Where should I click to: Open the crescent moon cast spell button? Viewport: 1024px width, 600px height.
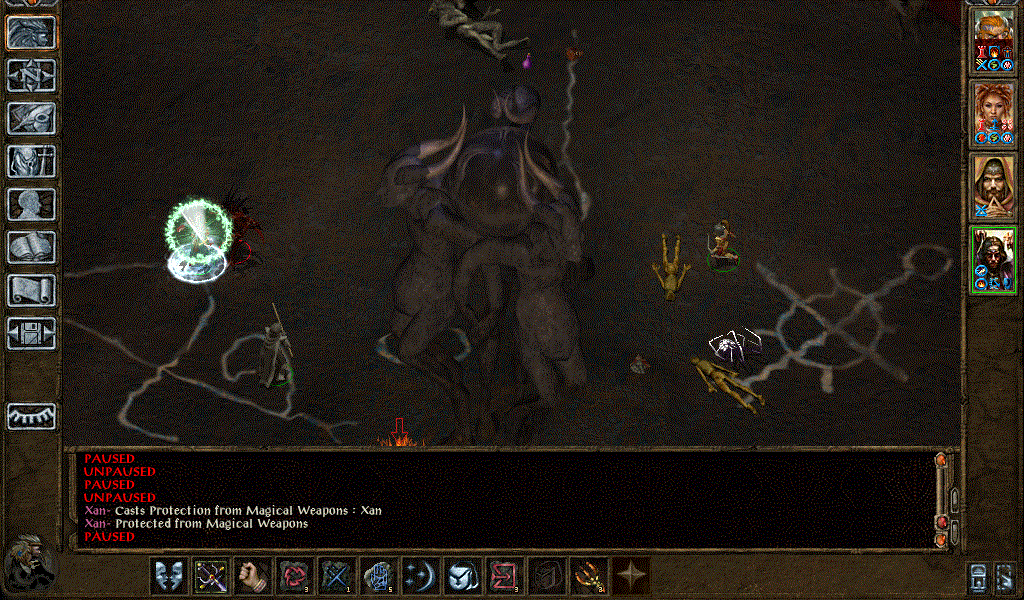point(421,577)
